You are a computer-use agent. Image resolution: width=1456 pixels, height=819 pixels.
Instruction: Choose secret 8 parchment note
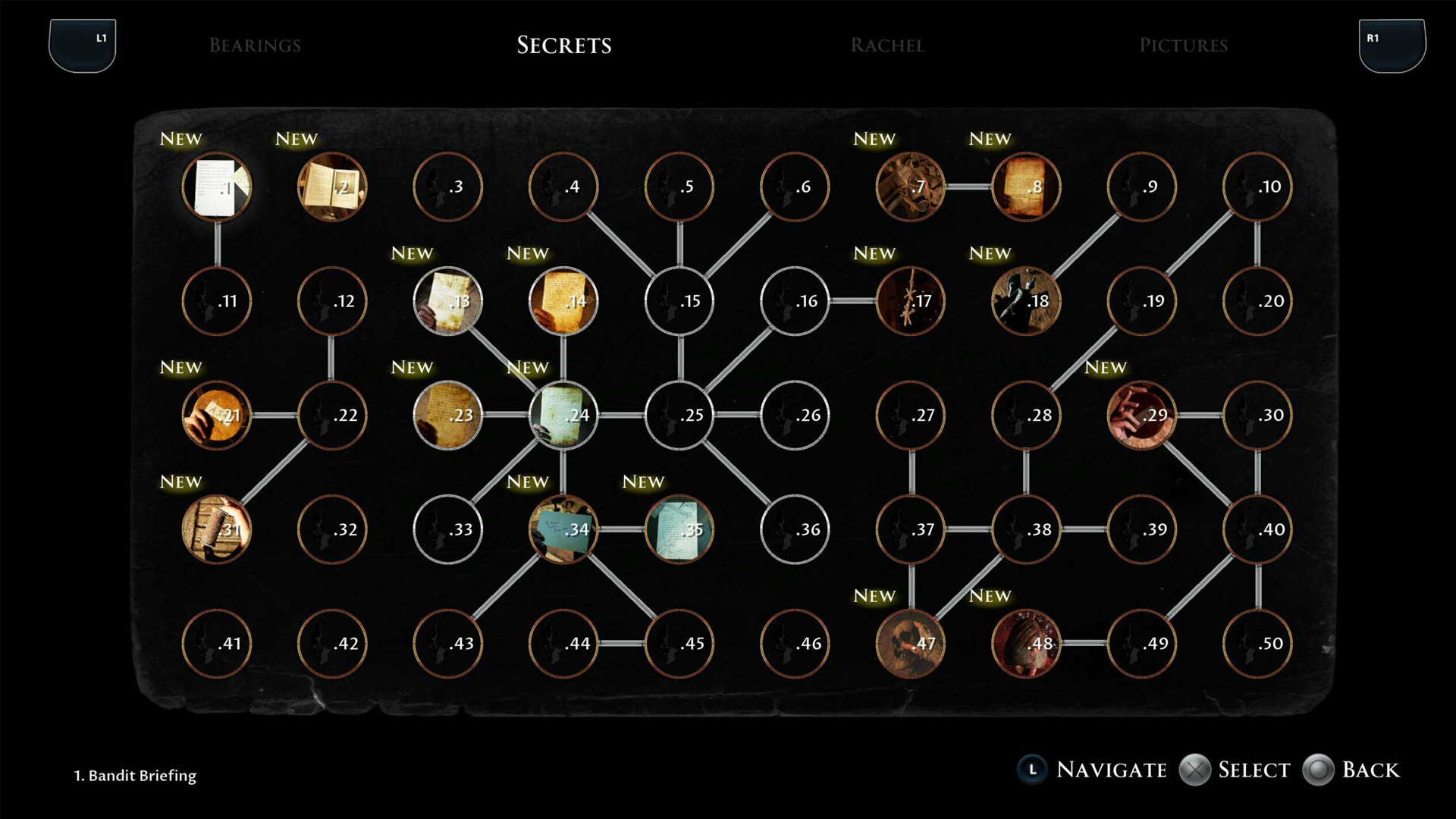point(1026,187)
